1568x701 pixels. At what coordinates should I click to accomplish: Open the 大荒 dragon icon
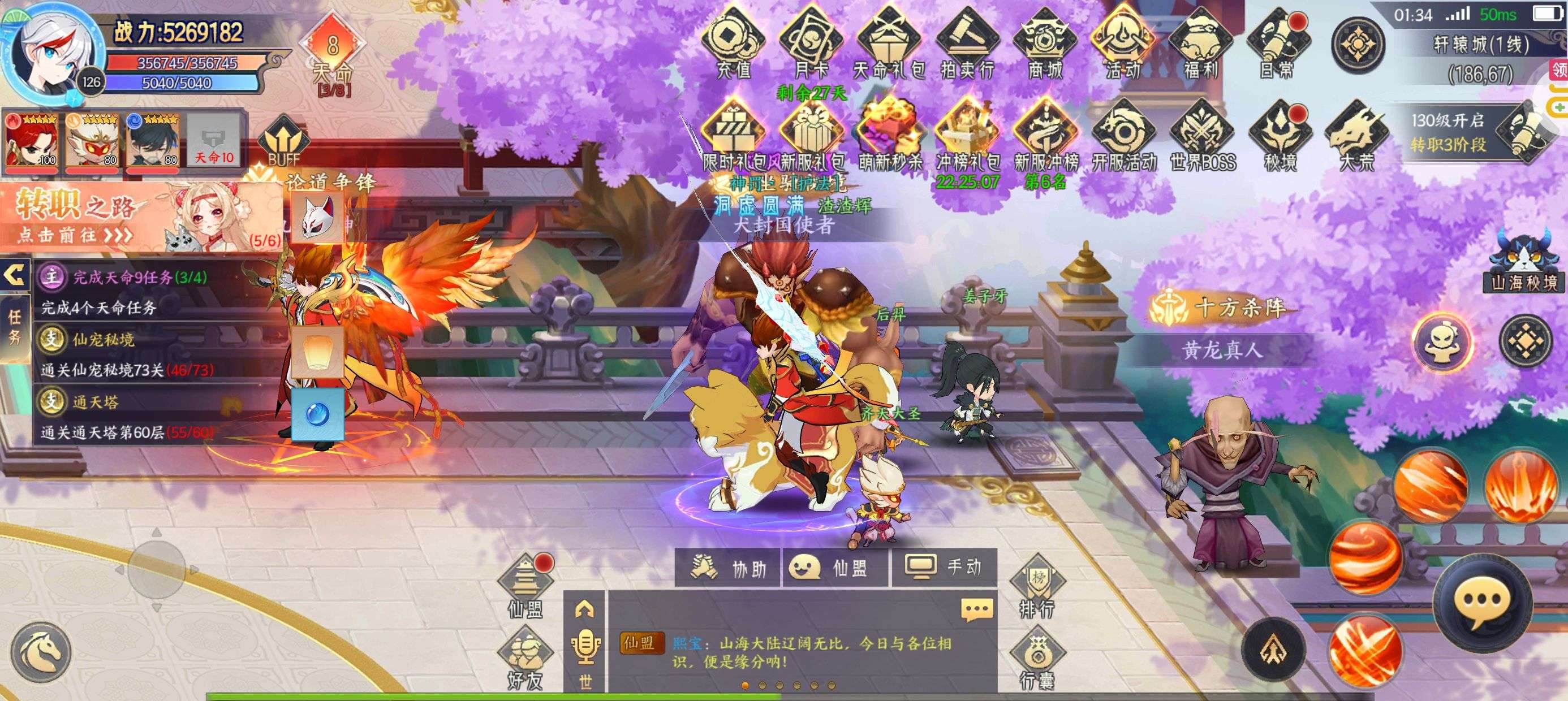[x=1357, y=137]
